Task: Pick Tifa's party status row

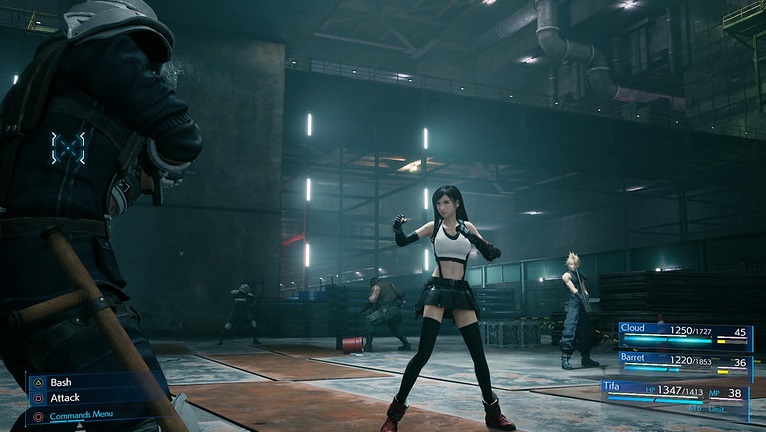Action: point(675,393)
